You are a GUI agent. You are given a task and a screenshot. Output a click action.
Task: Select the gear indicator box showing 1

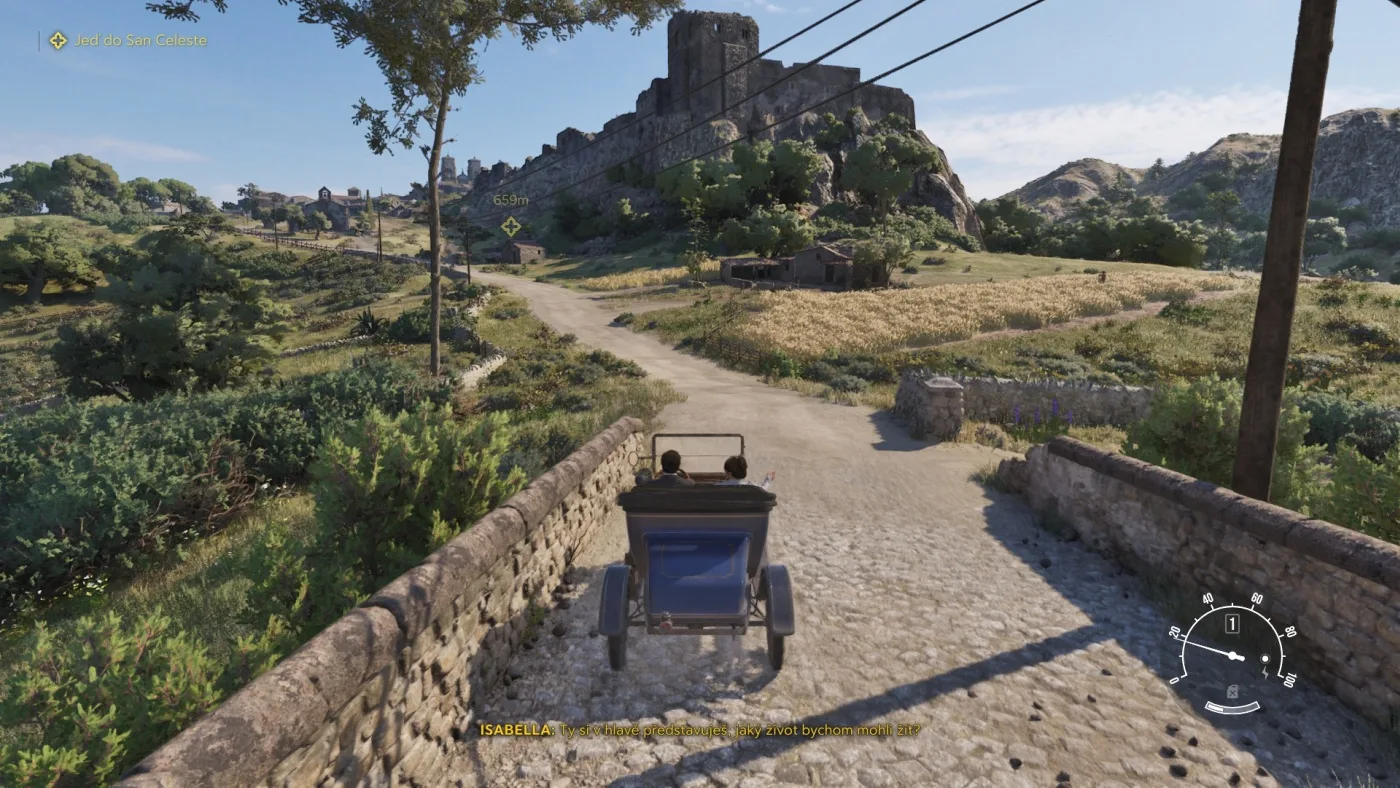pyautogui.click(x=1232, y=624)
